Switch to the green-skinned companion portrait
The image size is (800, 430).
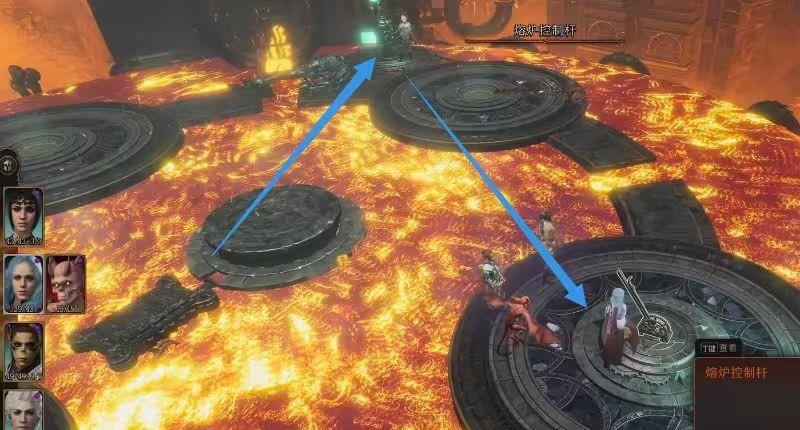coord(22,350)
